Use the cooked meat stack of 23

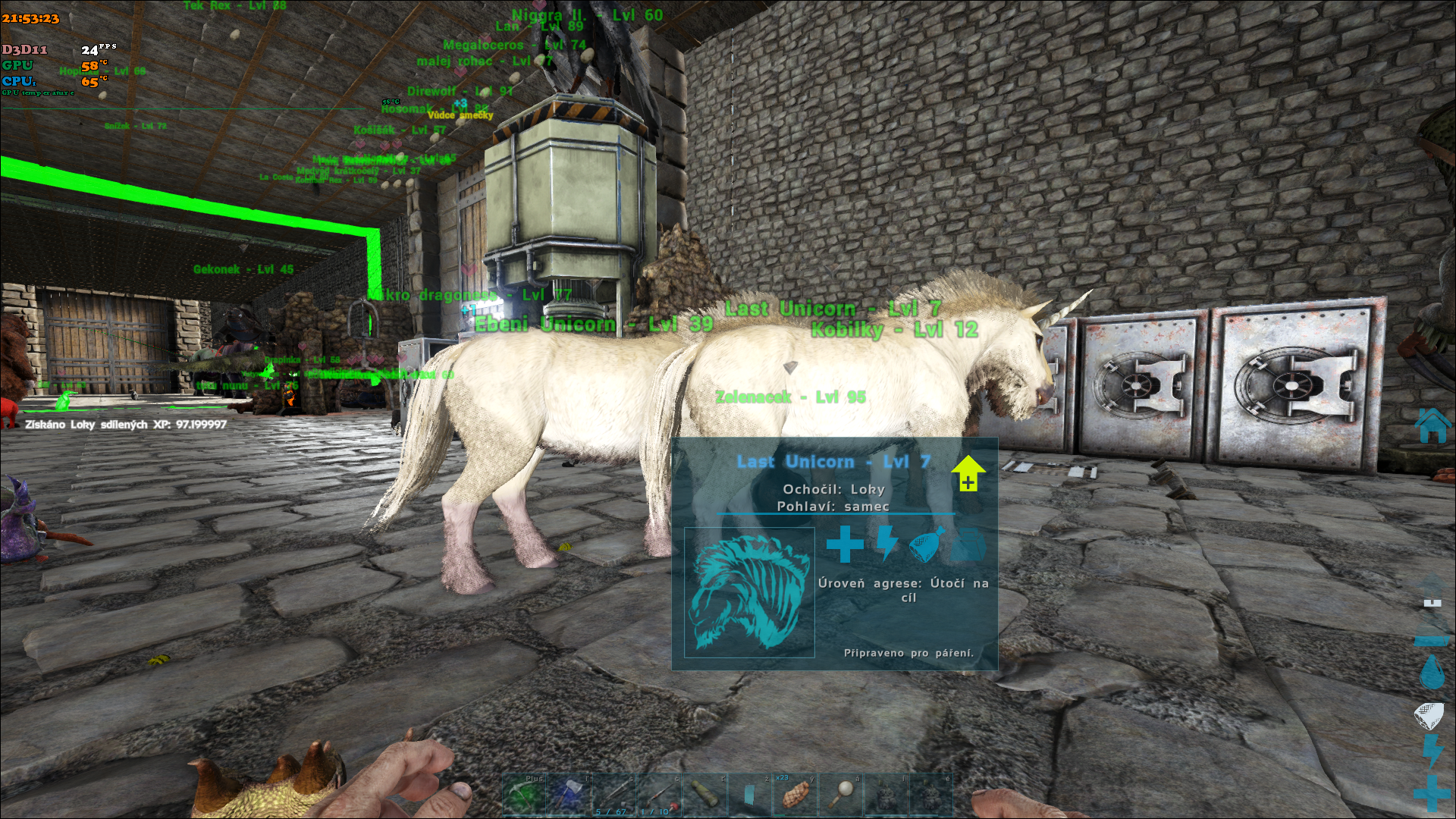(794, 795)
